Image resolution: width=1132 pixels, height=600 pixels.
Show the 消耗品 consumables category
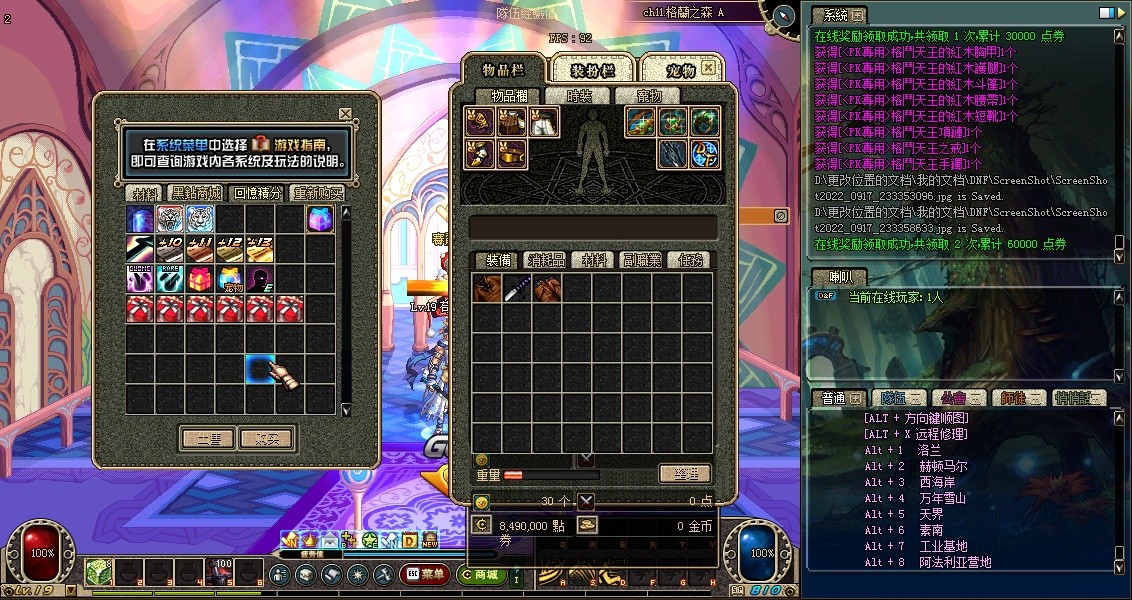pyautogui.click(x=547, y=260)
